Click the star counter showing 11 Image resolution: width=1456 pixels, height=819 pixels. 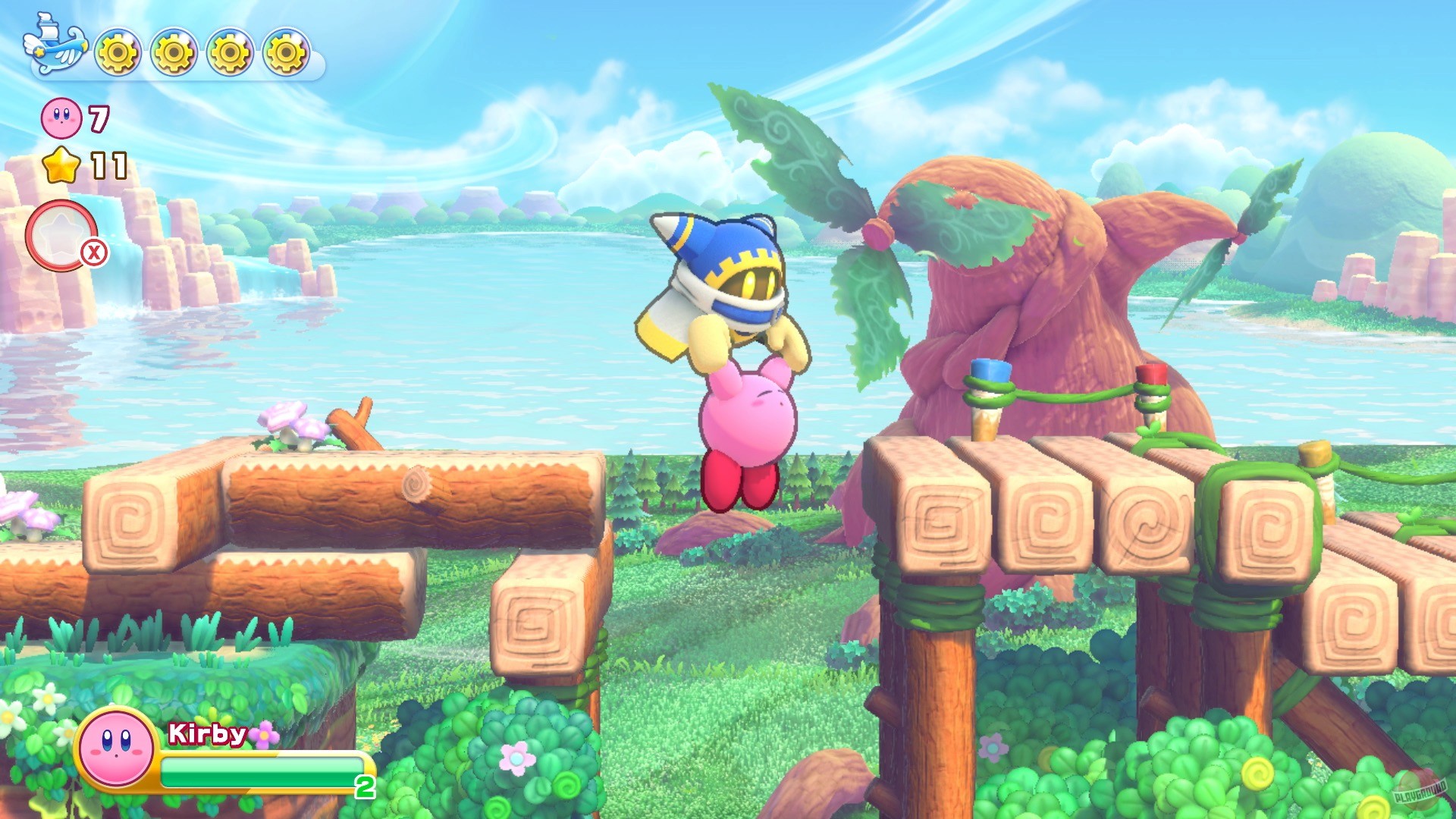108,165
